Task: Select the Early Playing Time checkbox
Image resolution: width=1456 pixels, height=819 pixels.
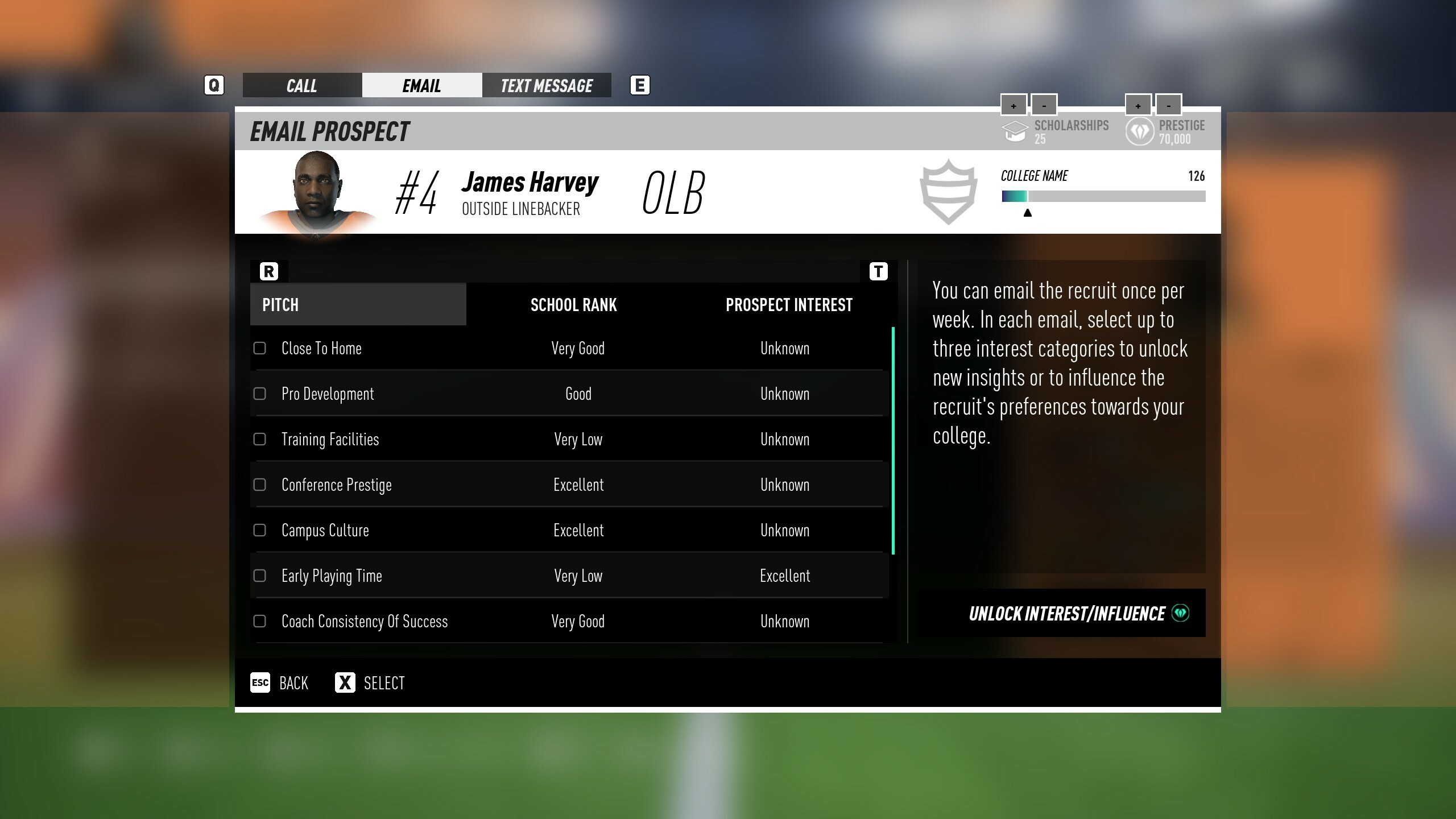Action: click(261, 576)
